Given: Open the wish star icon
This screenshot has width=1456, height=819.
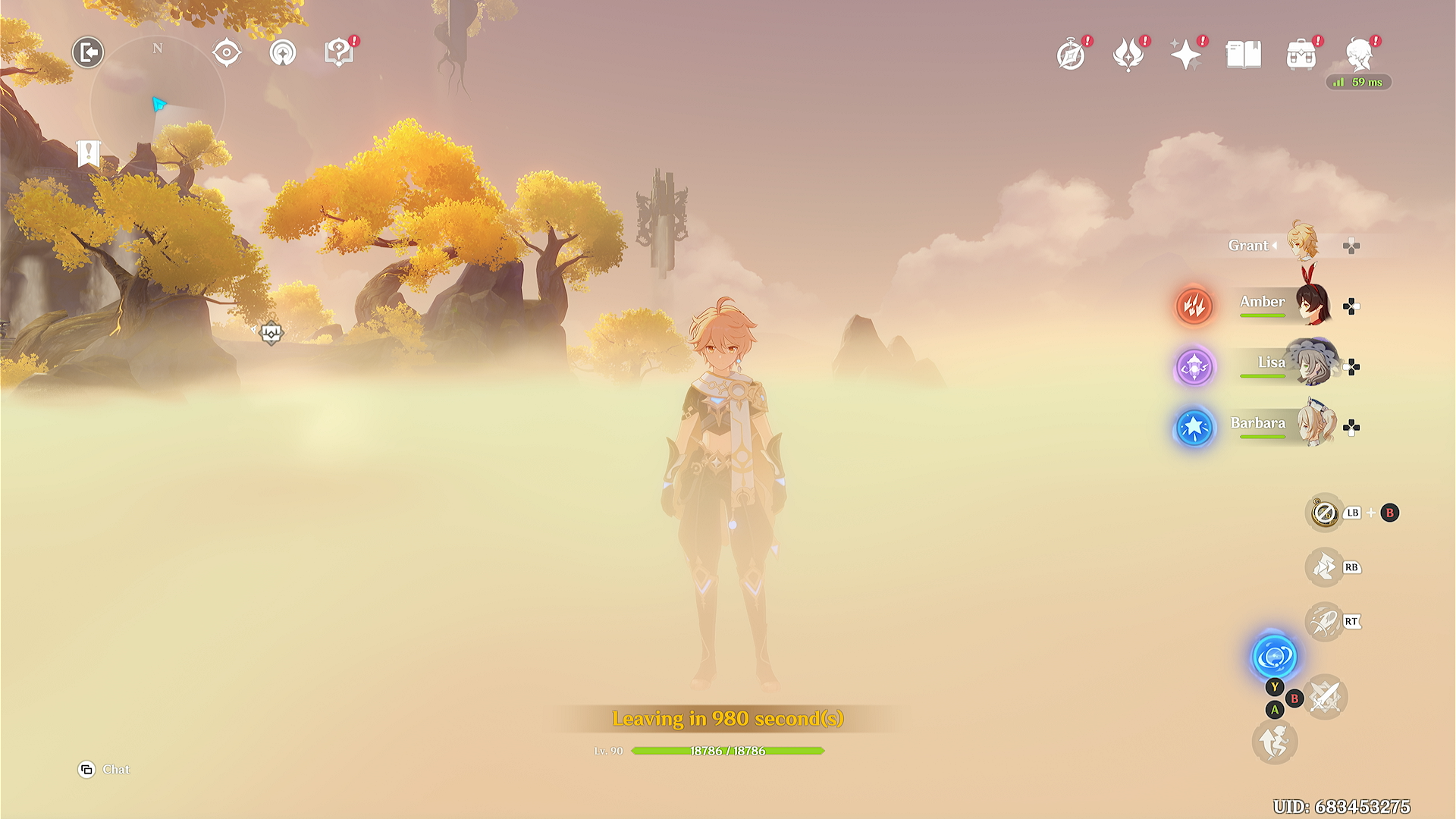Looking at the screenshot, I should click(x=1185, y=55).
